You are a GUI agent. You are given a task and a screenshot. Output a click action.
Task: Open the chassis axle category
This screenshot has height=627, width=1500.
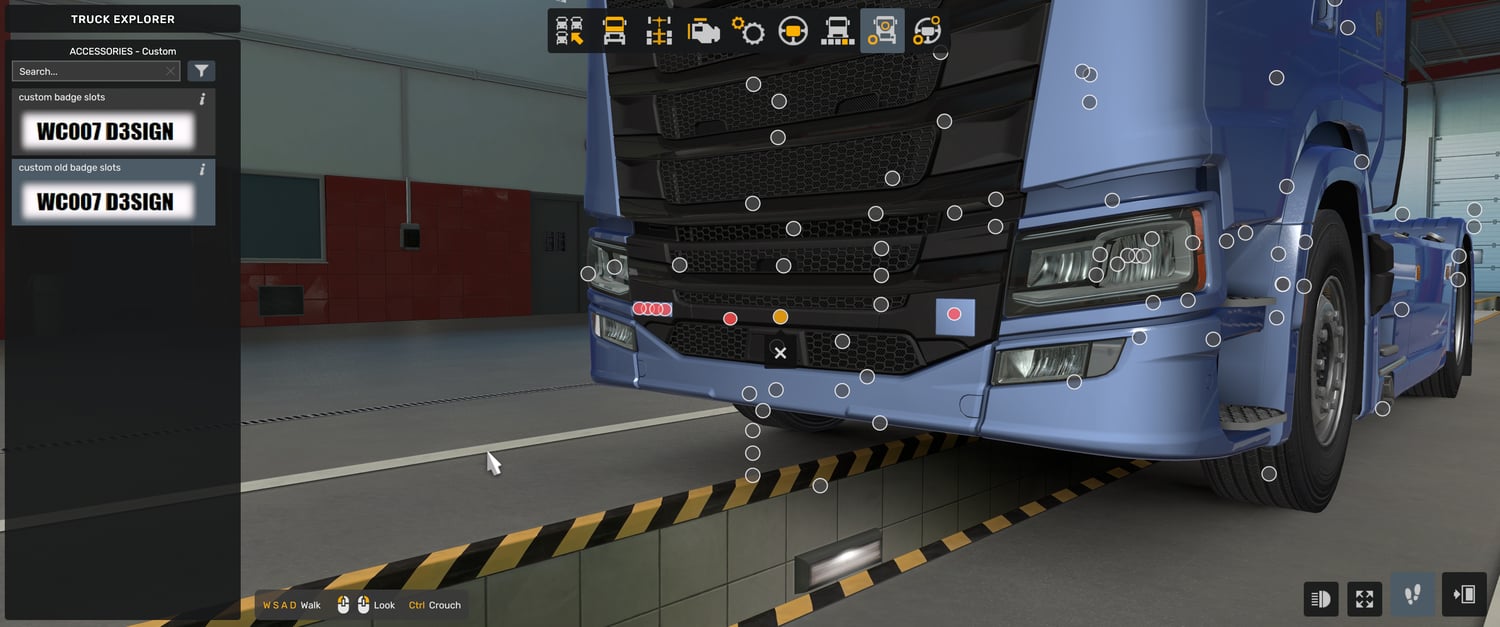[659, 31]
